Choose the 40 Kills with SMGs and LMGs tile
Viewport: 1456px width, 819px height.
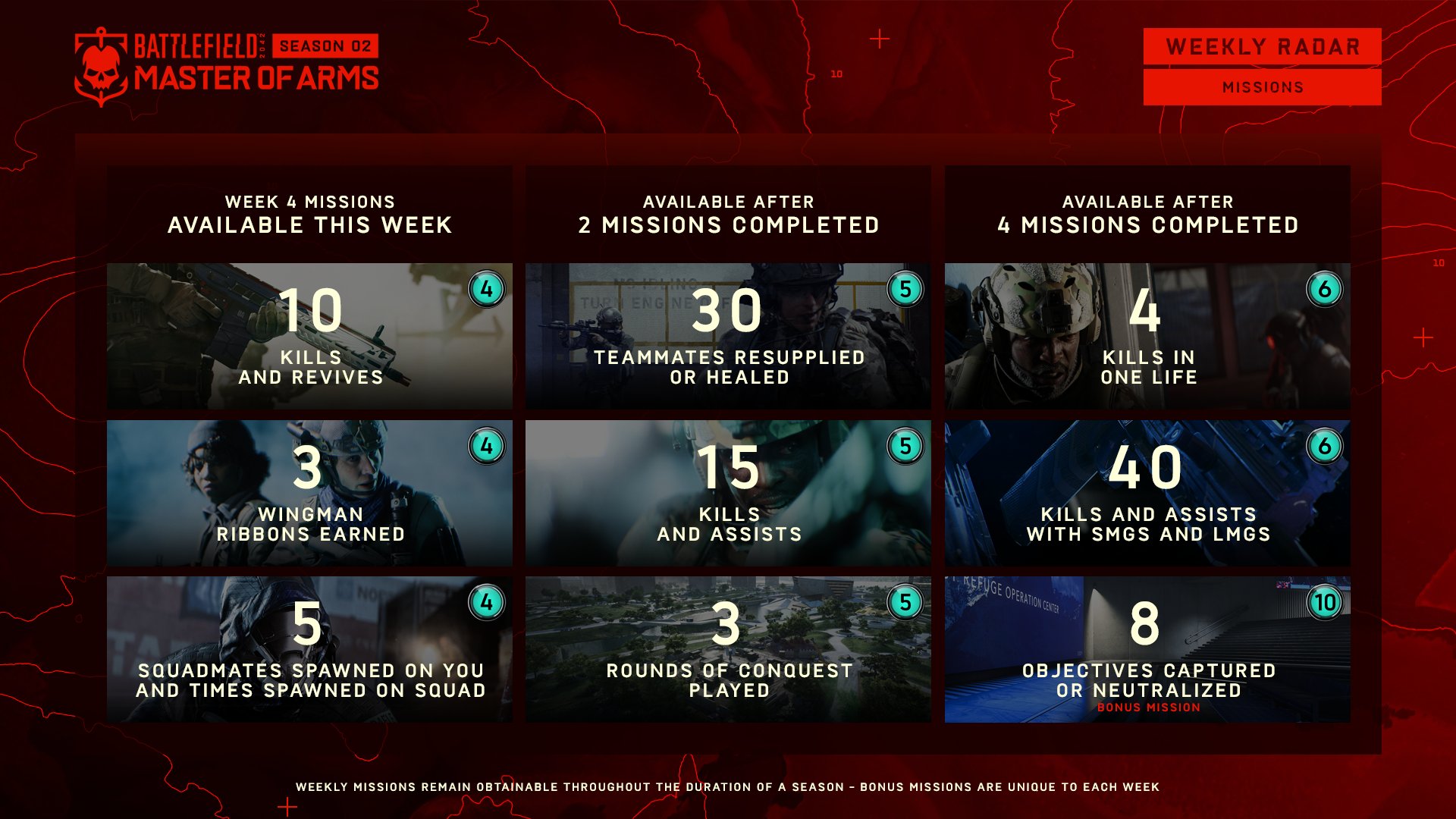[1147, 493]
